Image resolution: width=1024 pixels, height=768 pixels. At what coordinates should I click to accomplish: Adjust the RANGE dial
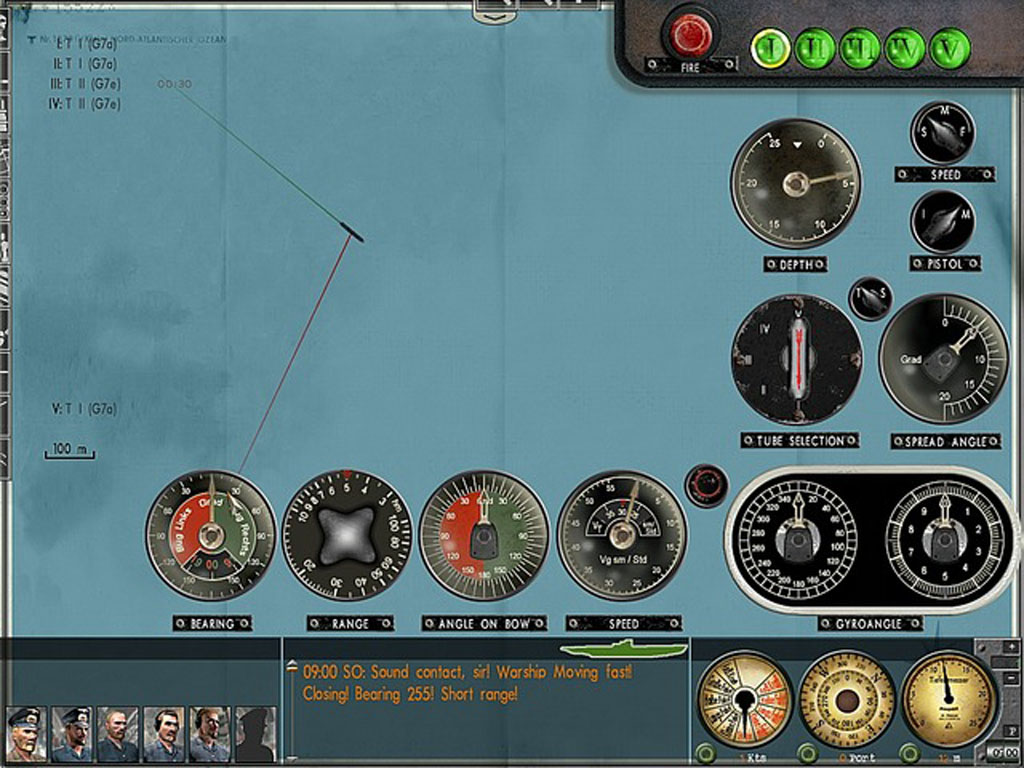click(347, 536)
